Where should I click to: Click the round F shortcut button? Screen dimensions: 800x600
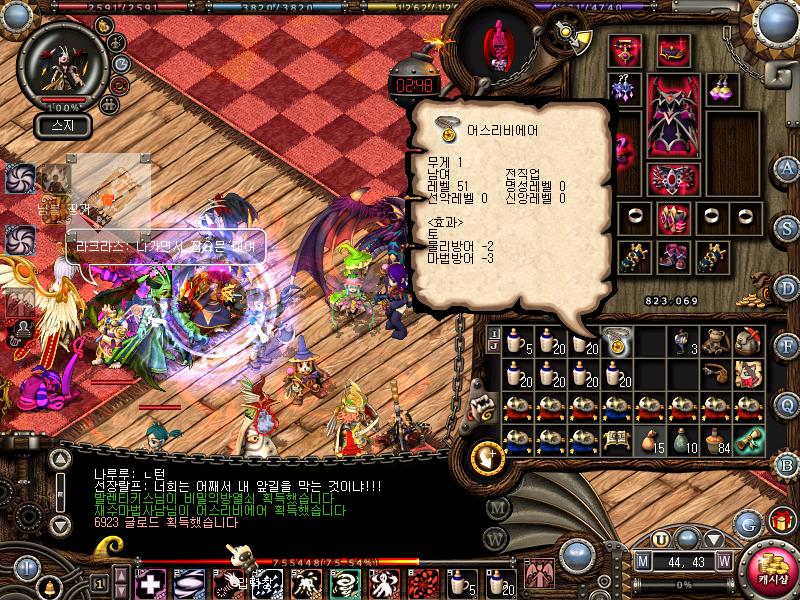pos(787,346)
